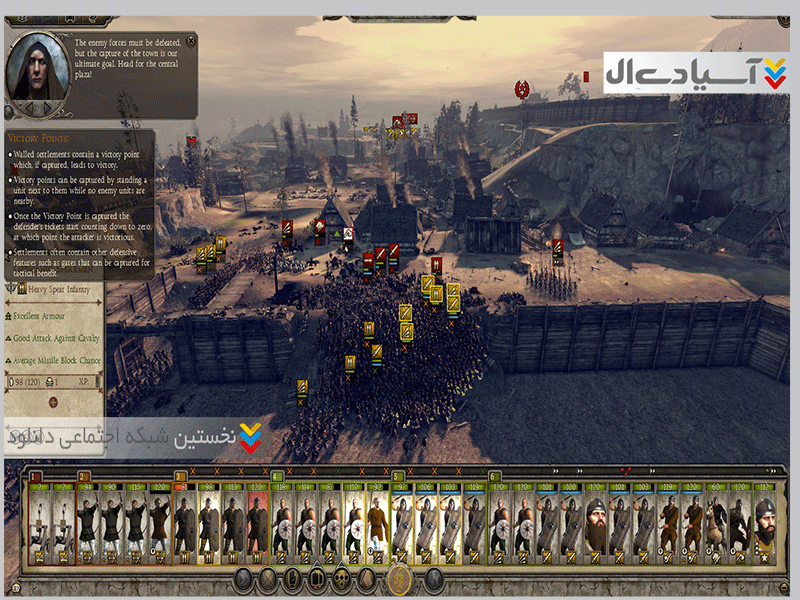Activate the triangle formation button
Viewport: 800px width, 600px height.
[368, 579]
